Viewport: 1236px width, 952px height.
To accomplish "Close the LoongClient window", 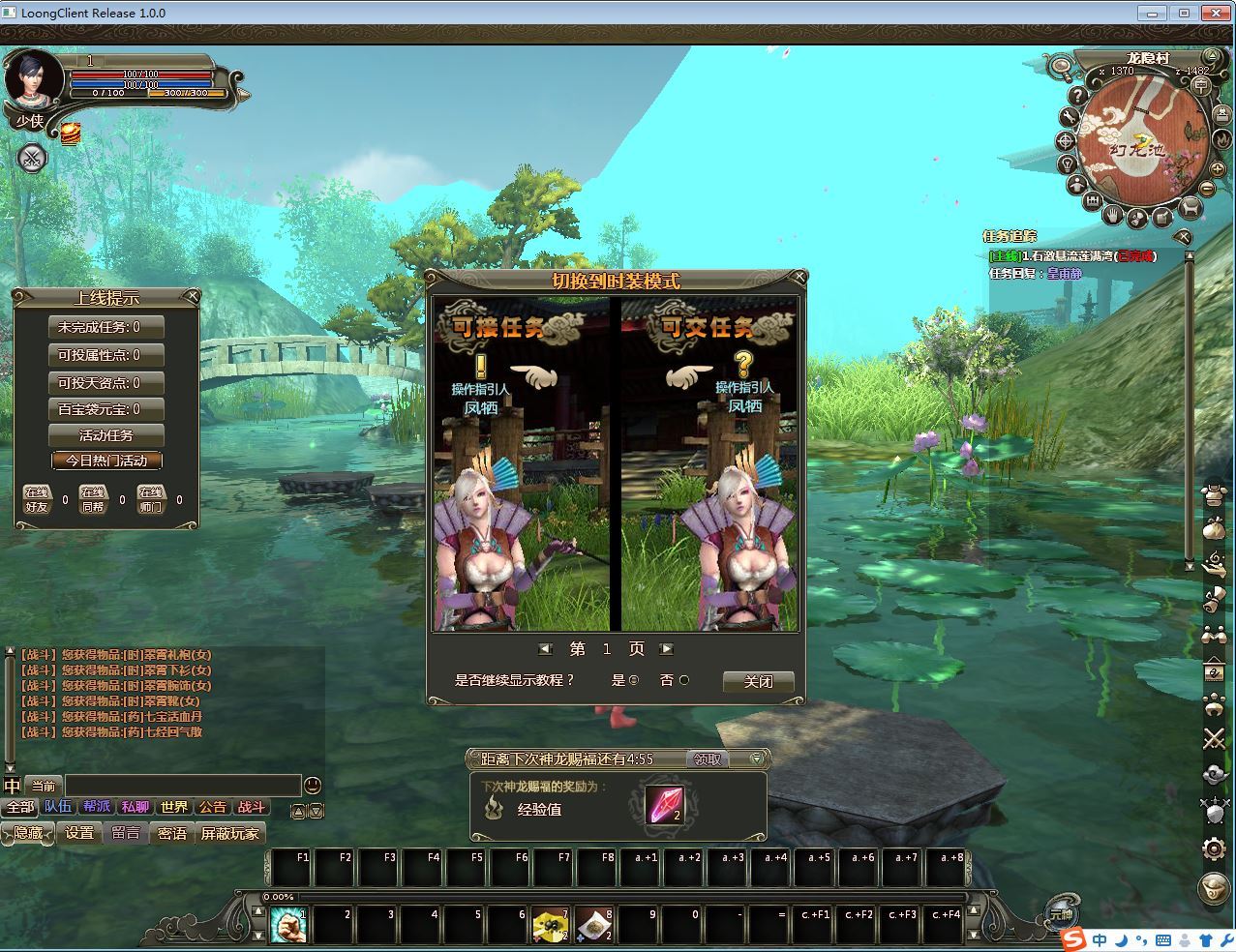I will click(x=1214, y=13).
